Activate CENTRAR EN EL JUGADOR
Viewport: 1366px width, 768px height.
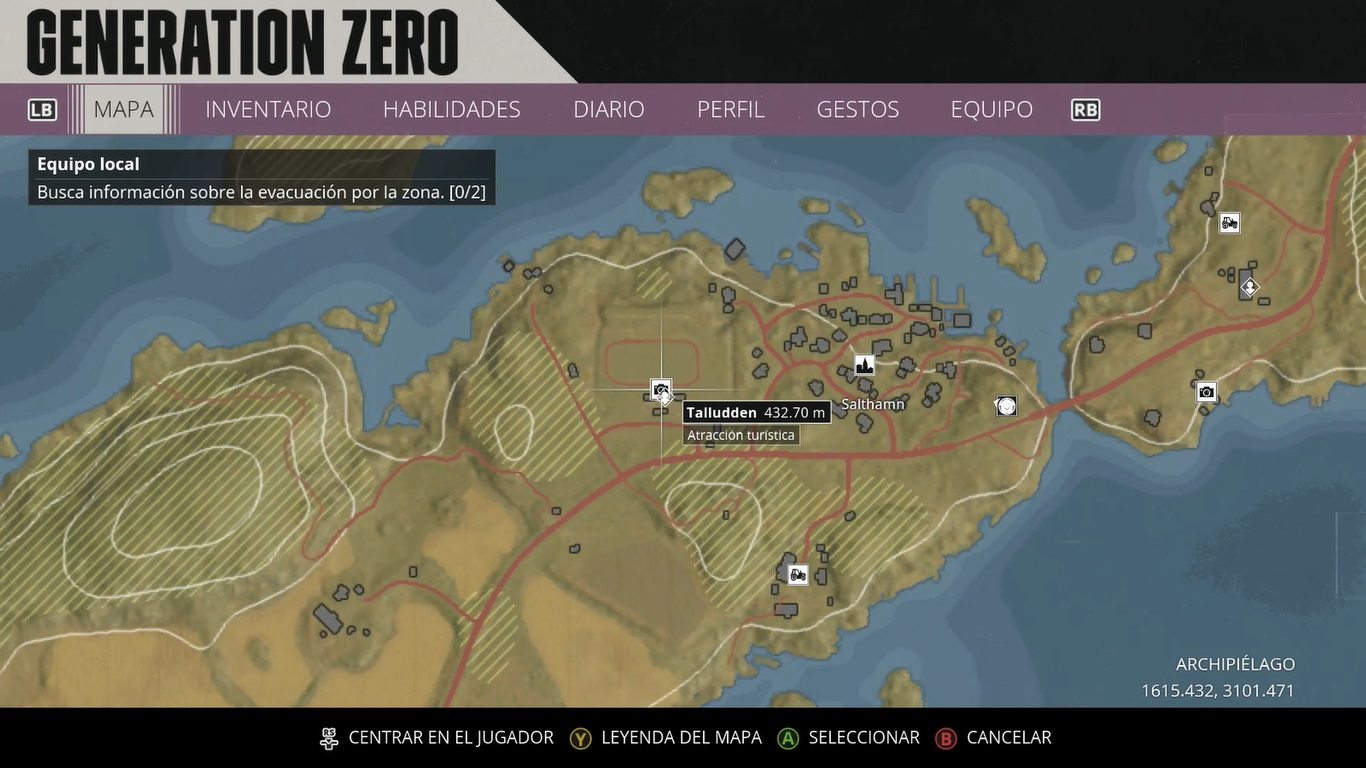[x=450, y=738]
